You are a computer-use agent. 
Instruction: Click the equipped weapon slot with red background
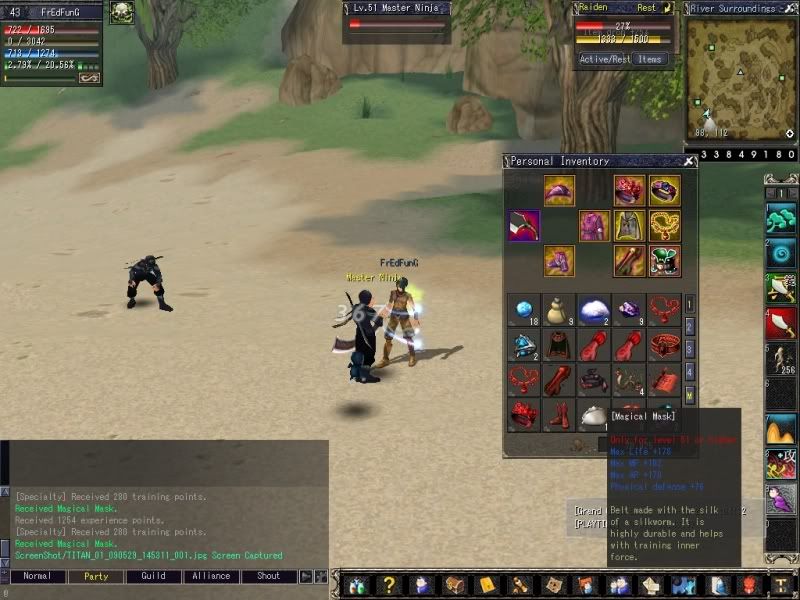coord(523,226)
